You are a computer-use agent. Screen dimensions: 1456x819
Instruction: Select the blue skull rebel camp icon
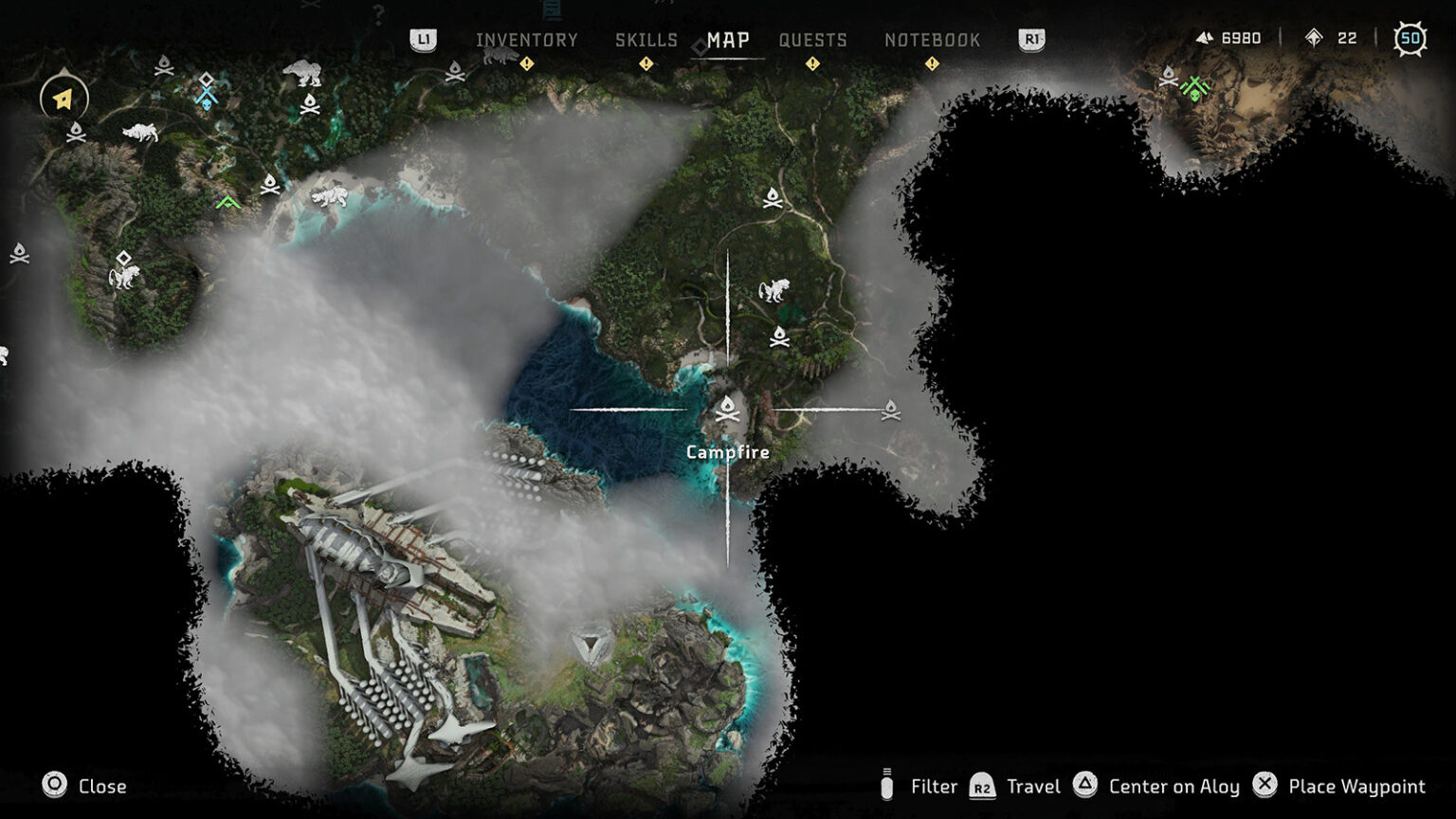[x=207, y=98]
